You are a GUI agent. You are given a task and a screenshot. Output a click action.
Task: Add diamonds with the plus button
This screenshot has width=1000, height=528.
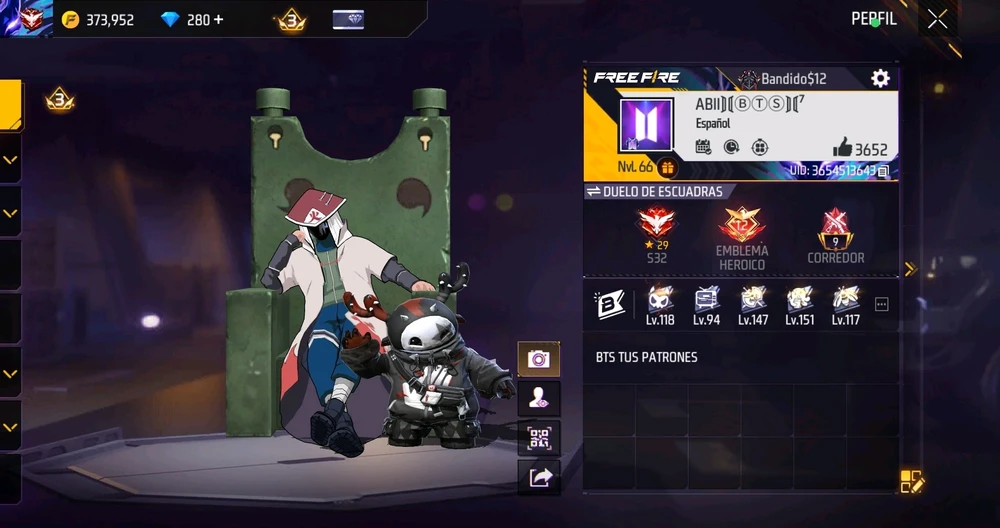[x=219, y=20]
